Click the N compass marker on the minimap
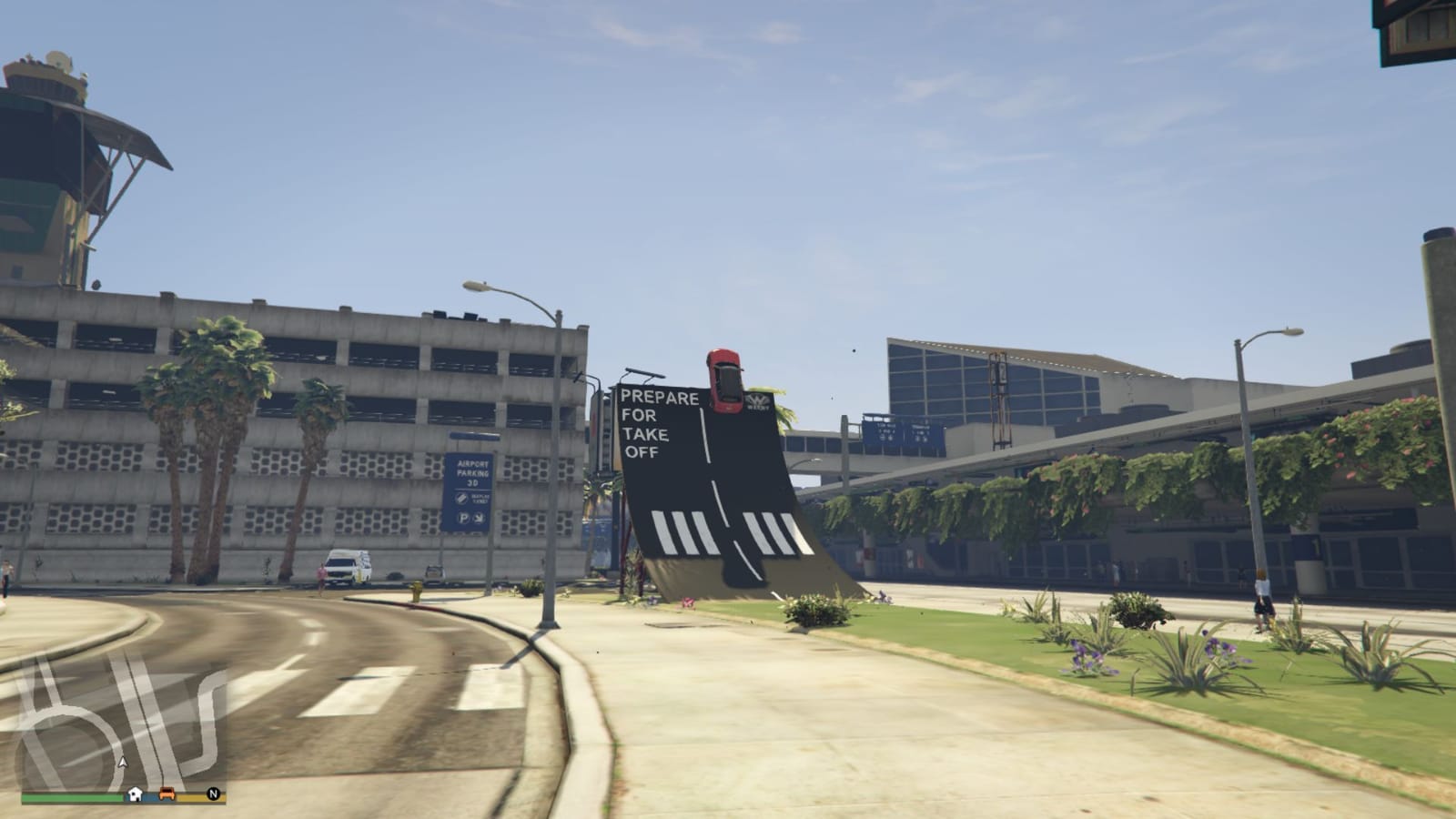 213,794
